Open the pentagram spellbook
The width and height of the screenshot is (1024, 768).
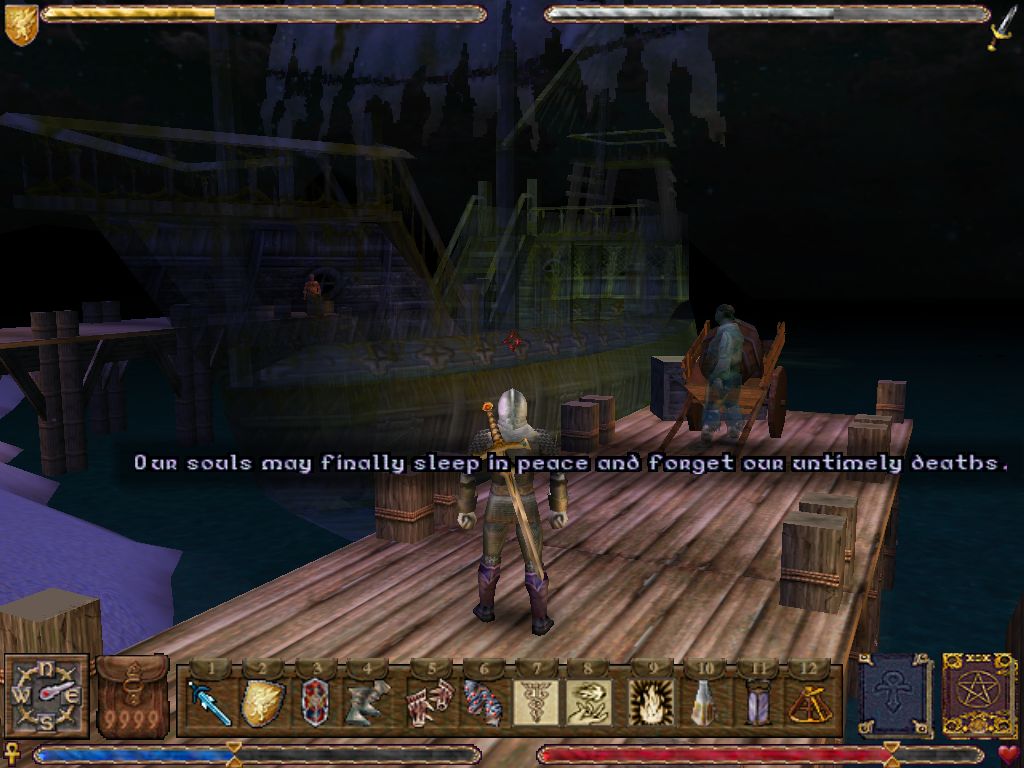pyautogui.click(x=978, y=693)
